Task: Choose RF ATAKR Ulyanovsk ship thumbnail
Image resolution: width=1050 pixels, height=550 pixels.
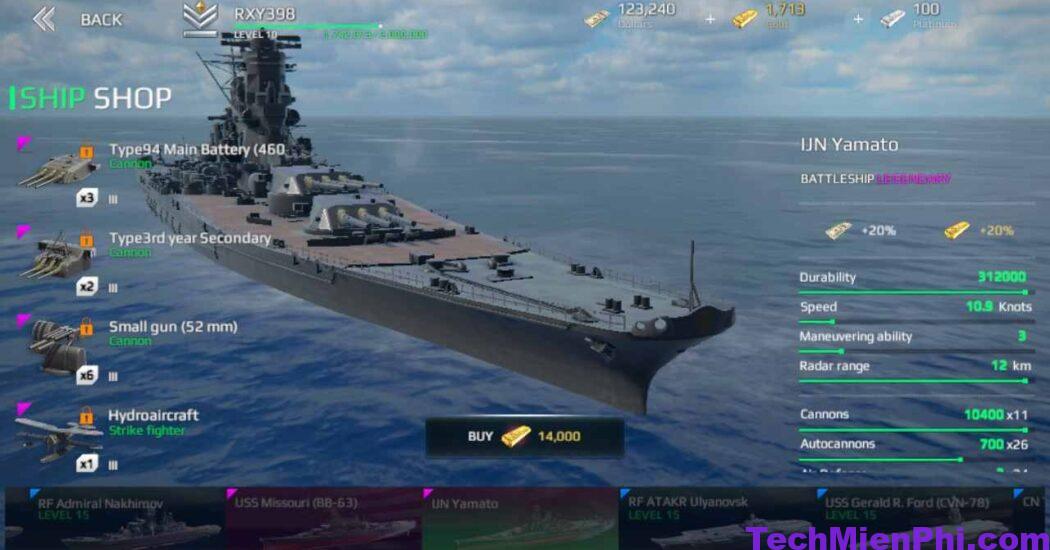Action: tap(716, 518)
